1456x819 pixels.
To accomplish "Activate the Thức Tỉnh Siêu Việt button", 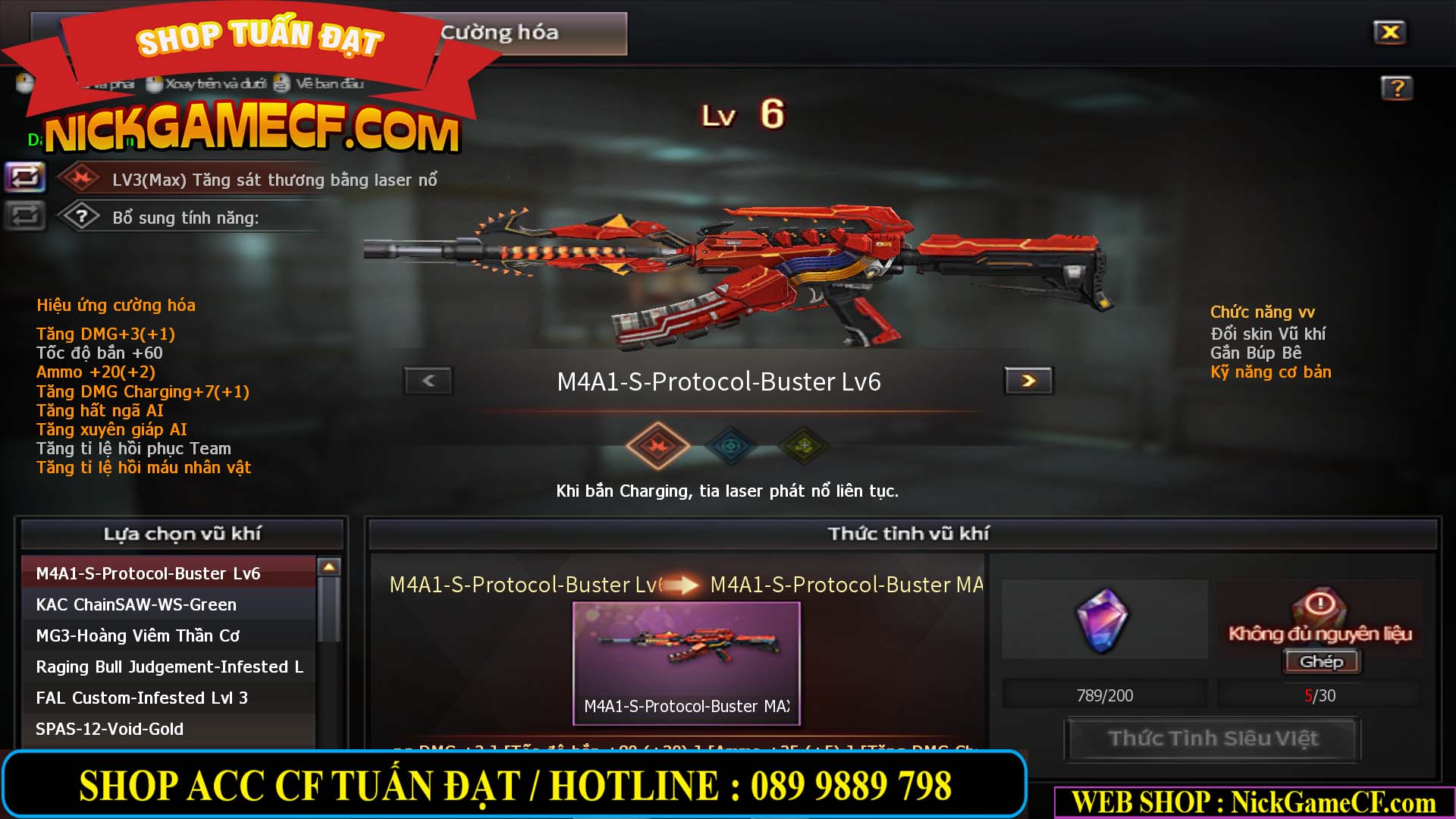I will pyautogui.click(x=1213, y=739).
